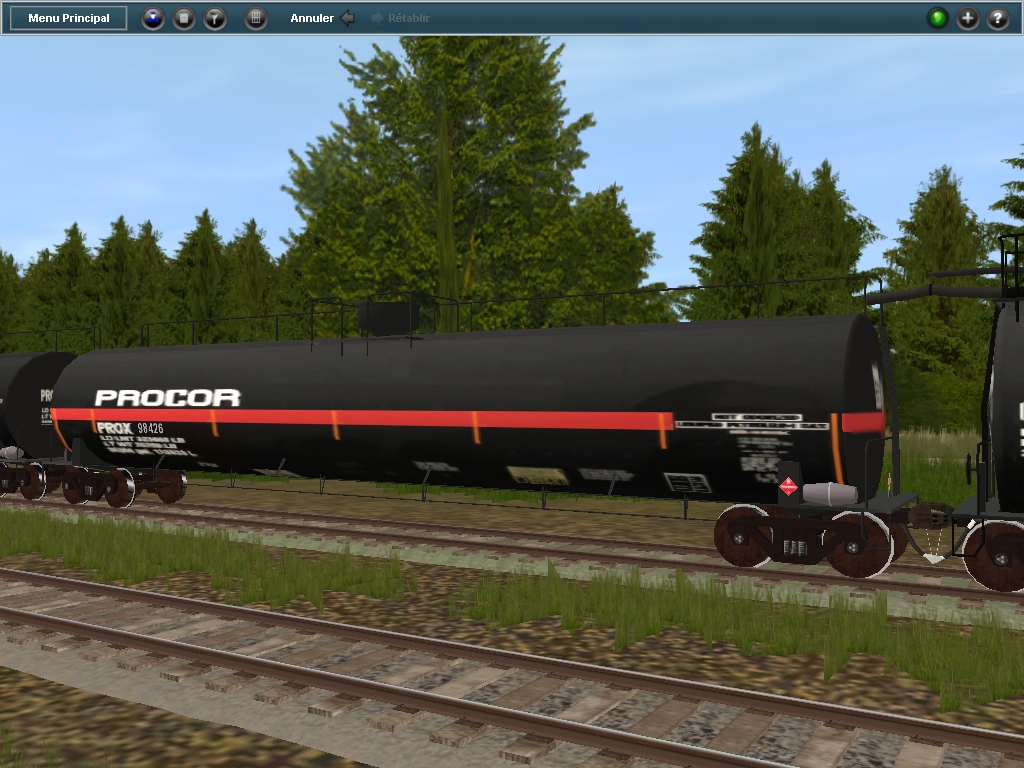The height and width of the screenshot is (768, 1024).
Task: Redo with the Rétablir arrow
Action: (x=378, y=18)
